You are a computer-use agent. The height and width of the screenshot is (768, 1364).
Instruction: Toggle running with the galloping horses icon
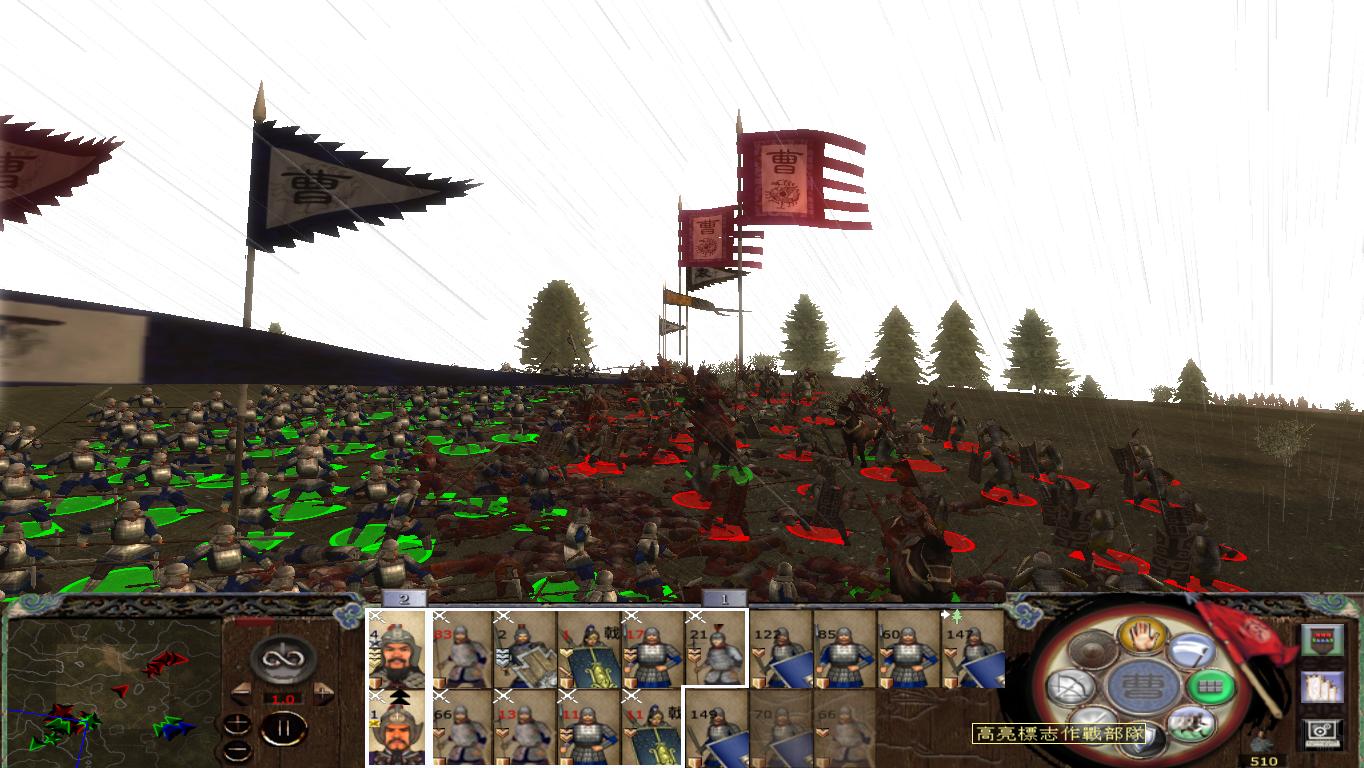[x=1192, y=724]
